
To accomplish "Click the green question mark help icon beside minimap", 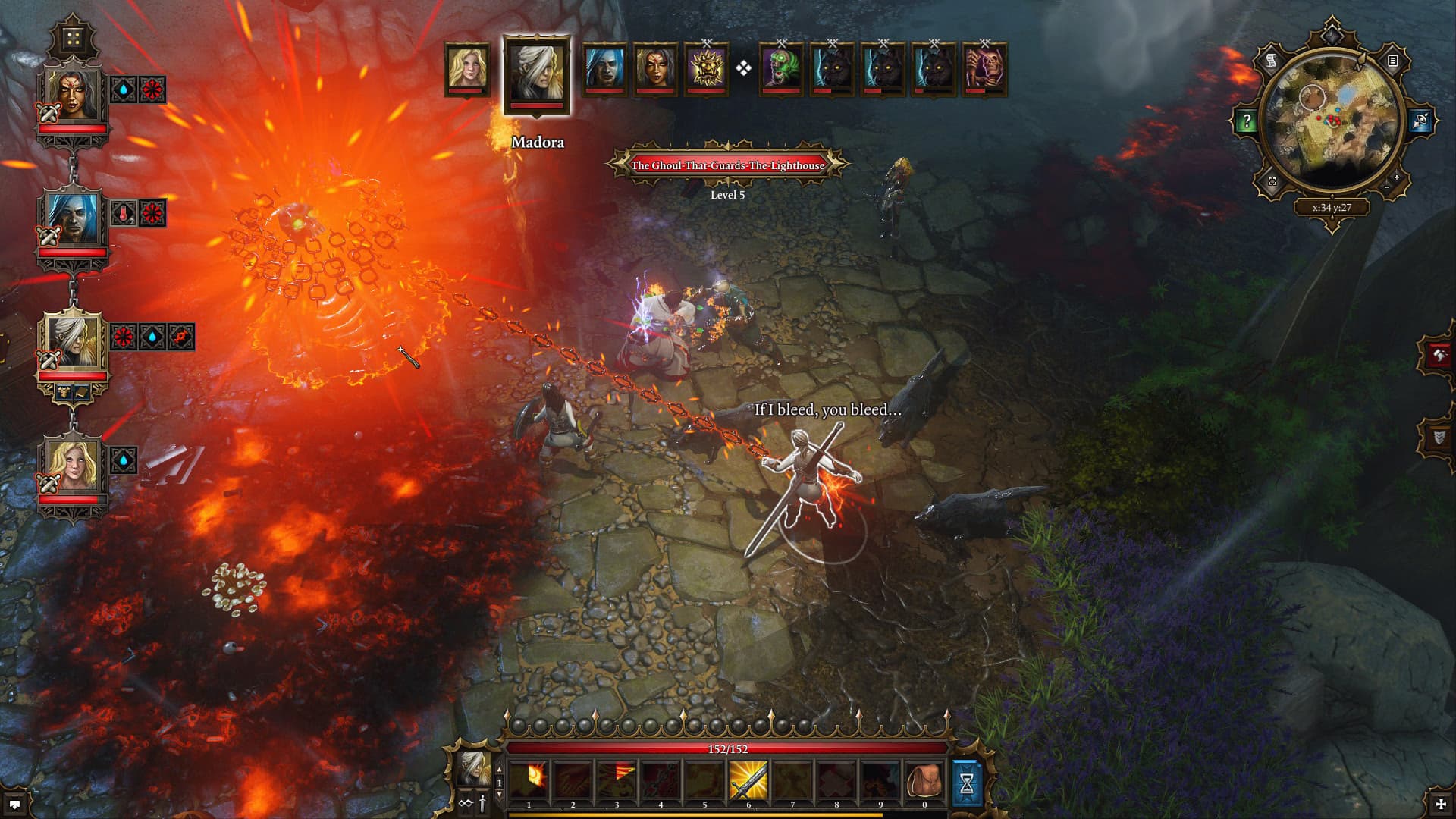I will 1247,119.
